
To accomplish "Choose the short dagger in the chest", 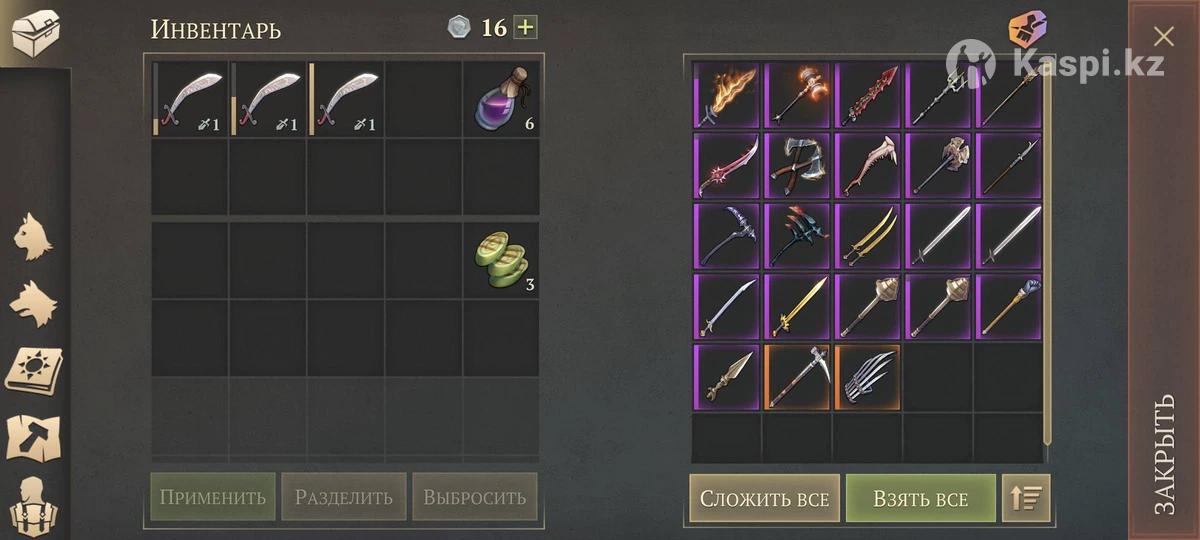I will pos(727,377).
